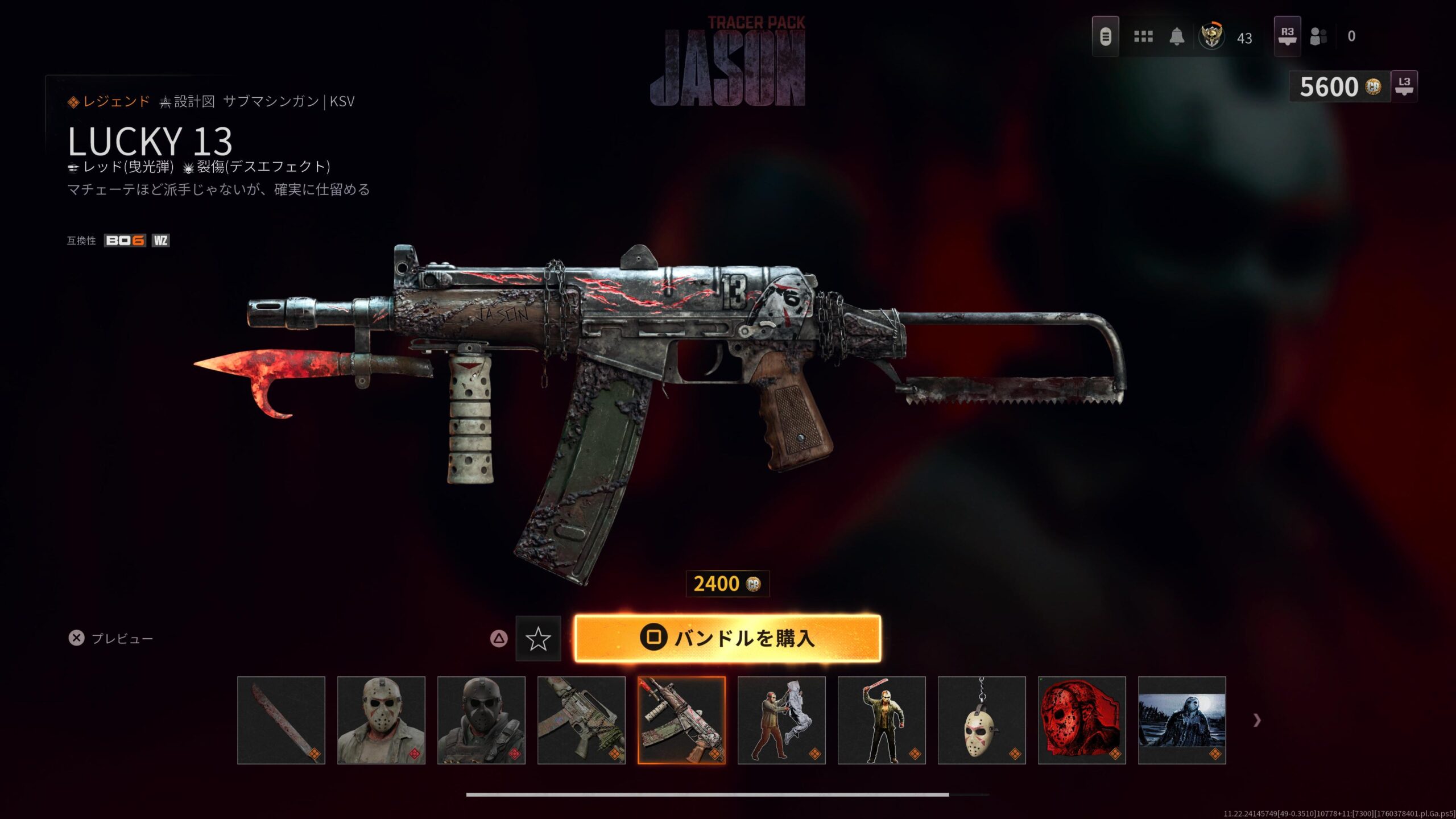Open the top-right menu icon

[x=1105, y=37]
